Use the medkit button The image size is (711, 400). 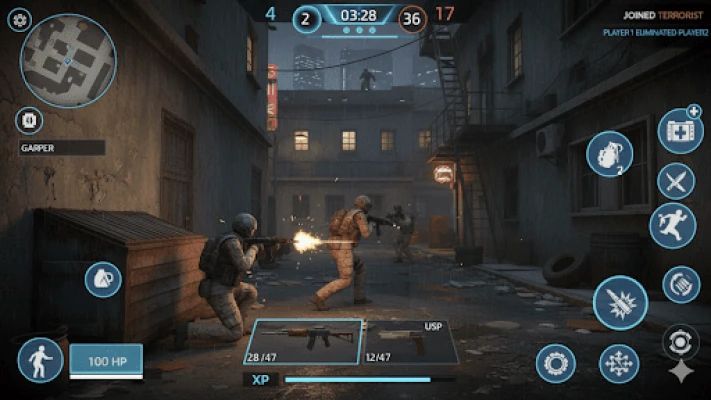pos(680,131)
